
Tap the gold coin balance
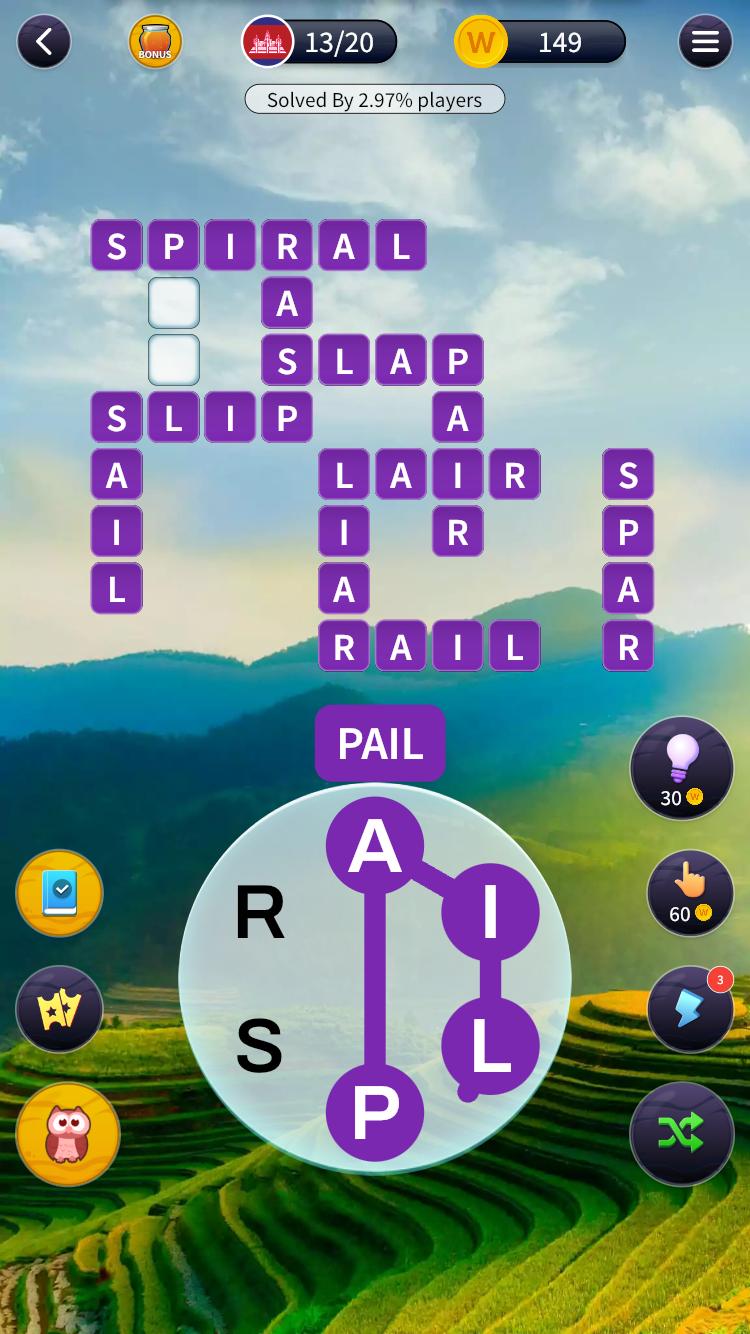[540, 42]
